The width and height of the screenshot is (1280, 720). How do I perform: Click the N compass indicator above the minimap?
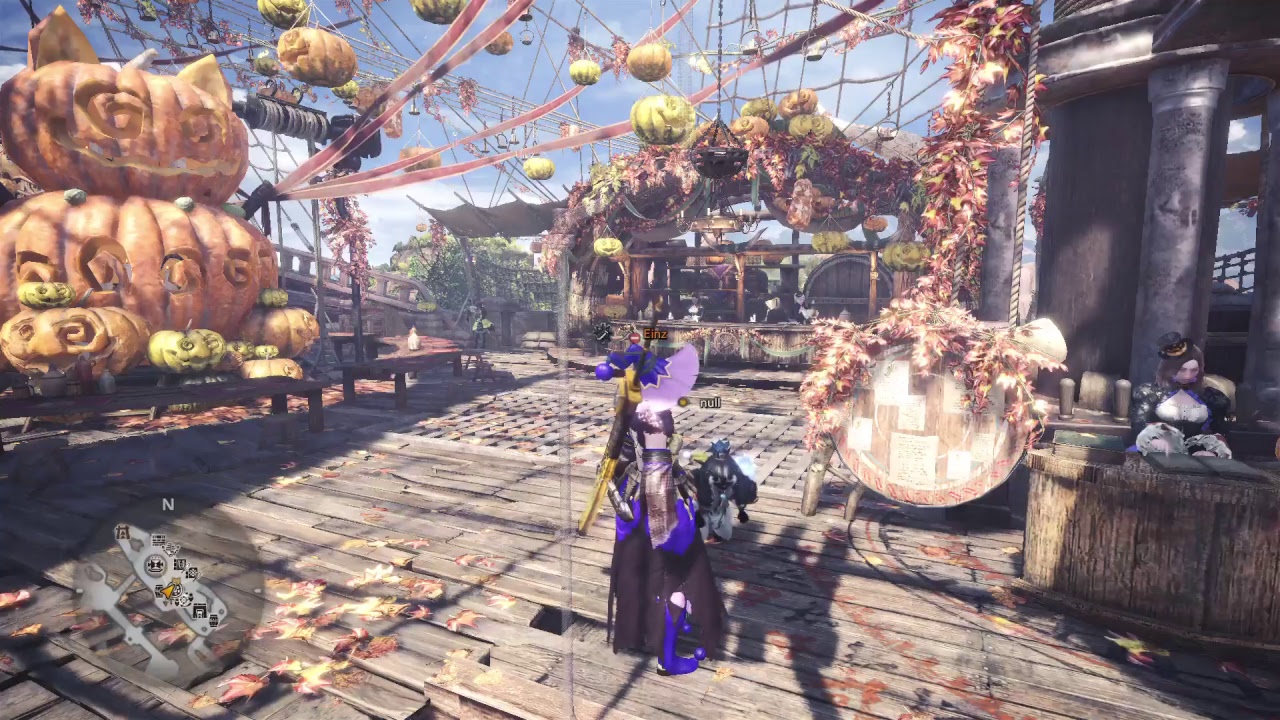coord(170,505)
